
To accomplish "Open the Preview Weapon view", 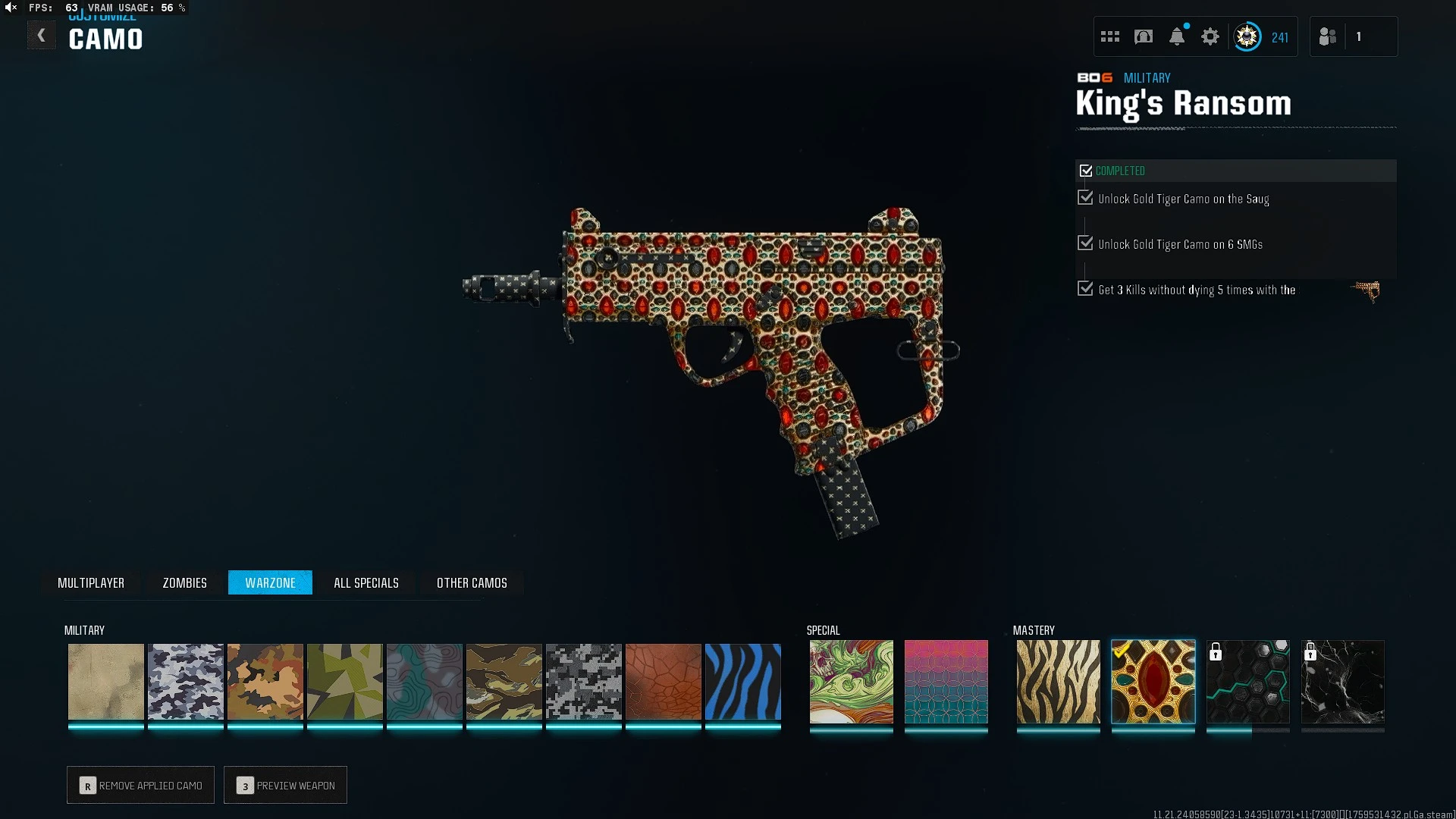I will (285, 785).
